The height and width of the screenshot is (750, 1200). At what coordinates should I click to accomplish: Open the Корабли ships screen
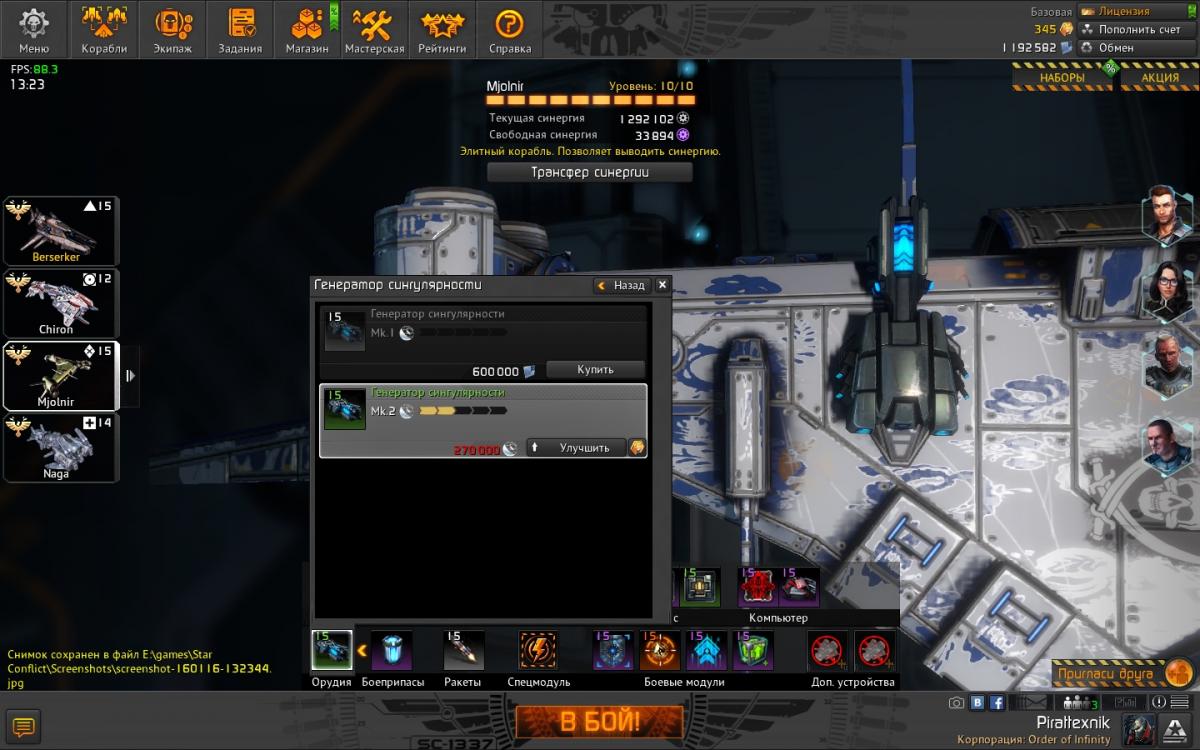click(x=104, y=30)
